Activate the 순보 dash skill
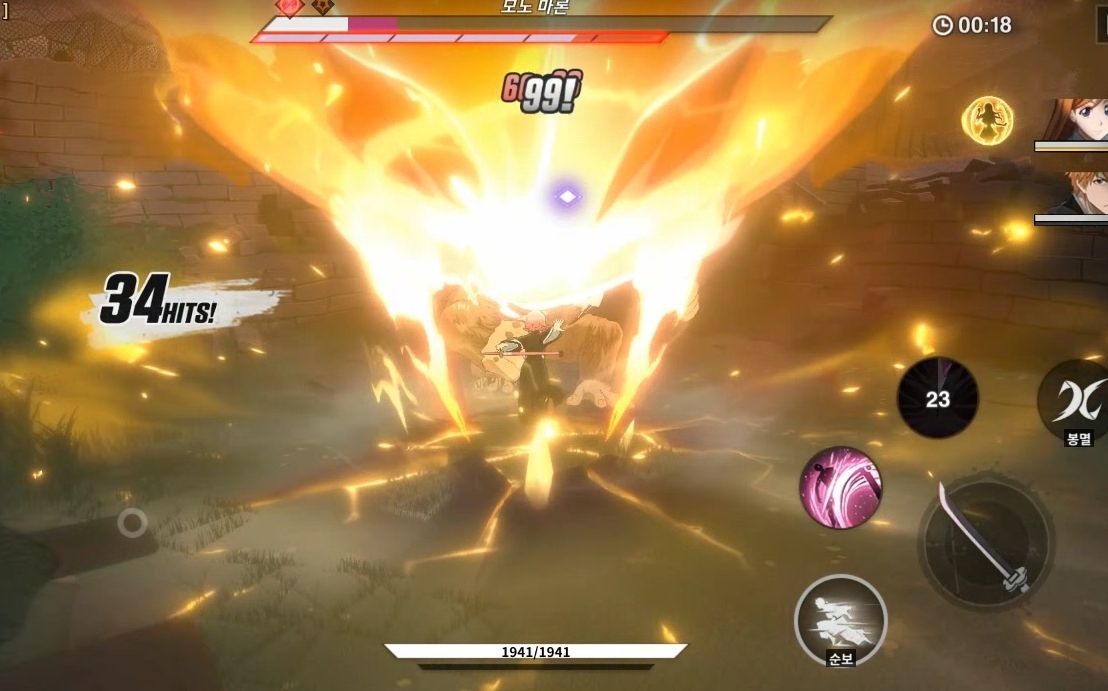The width and height of the screenshot is (1108, 691). coord(841,618)
